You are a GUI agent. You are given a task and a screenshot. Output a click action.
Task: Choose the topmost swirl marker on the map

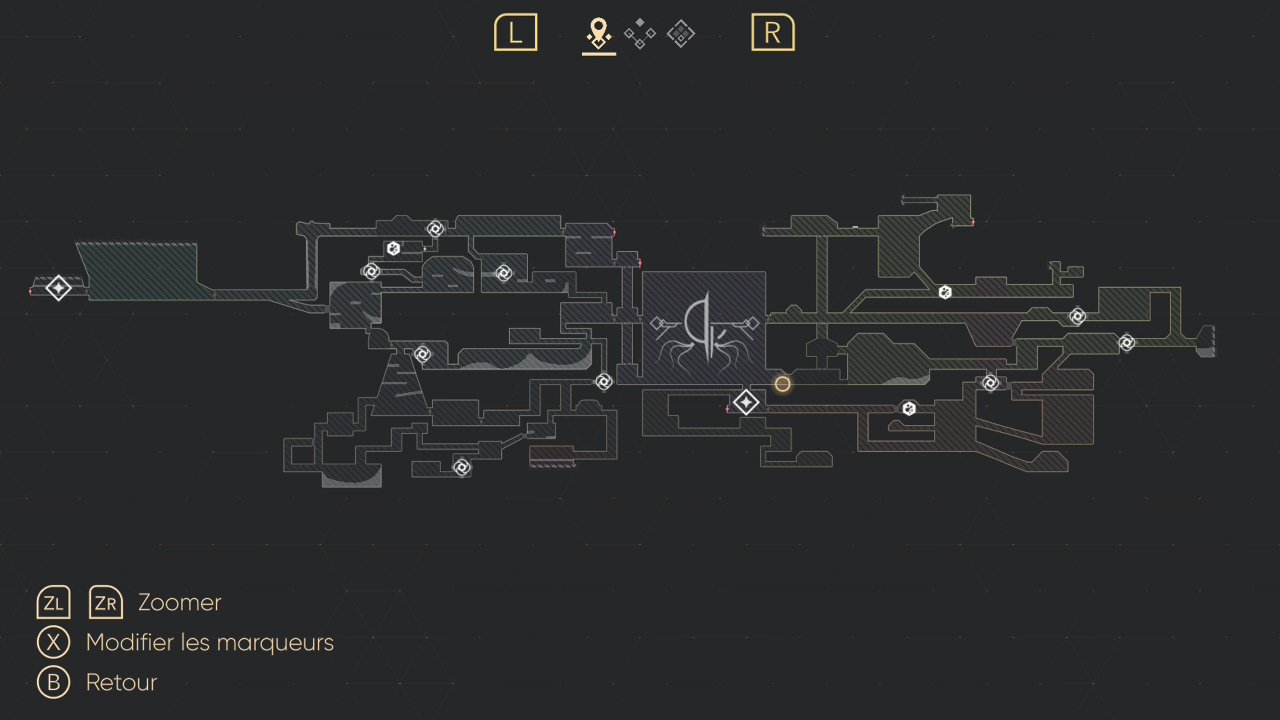pyautogui.click(x=435, y=229)
